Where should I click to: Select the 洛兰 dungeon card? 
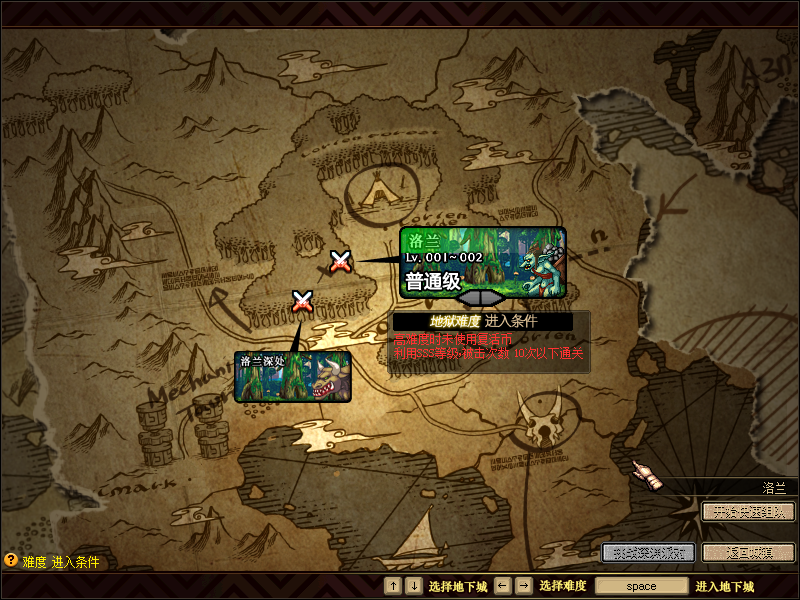(x=483, y=261)
